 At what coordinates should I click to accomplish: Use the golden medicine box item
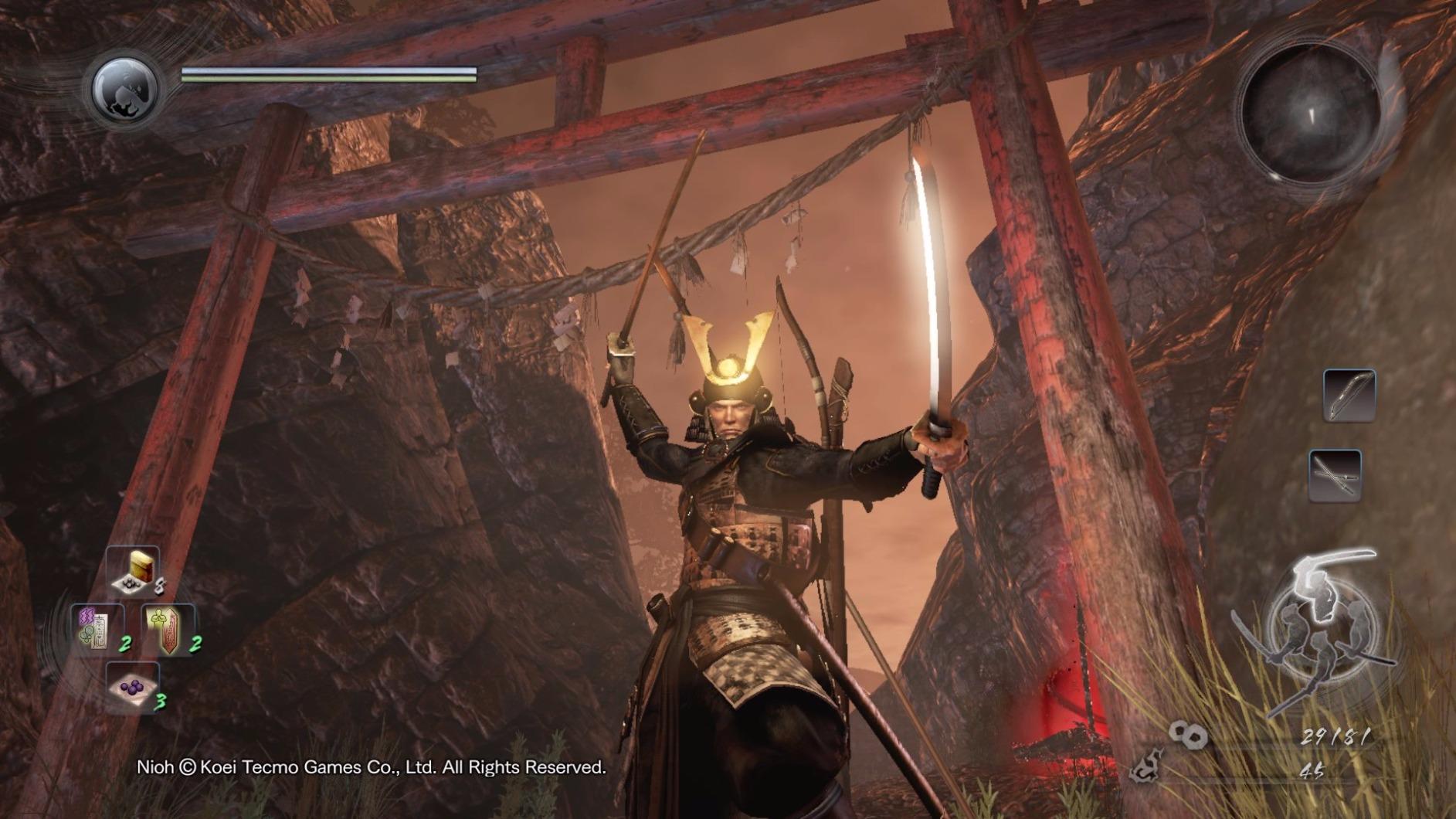click(134, 572)
